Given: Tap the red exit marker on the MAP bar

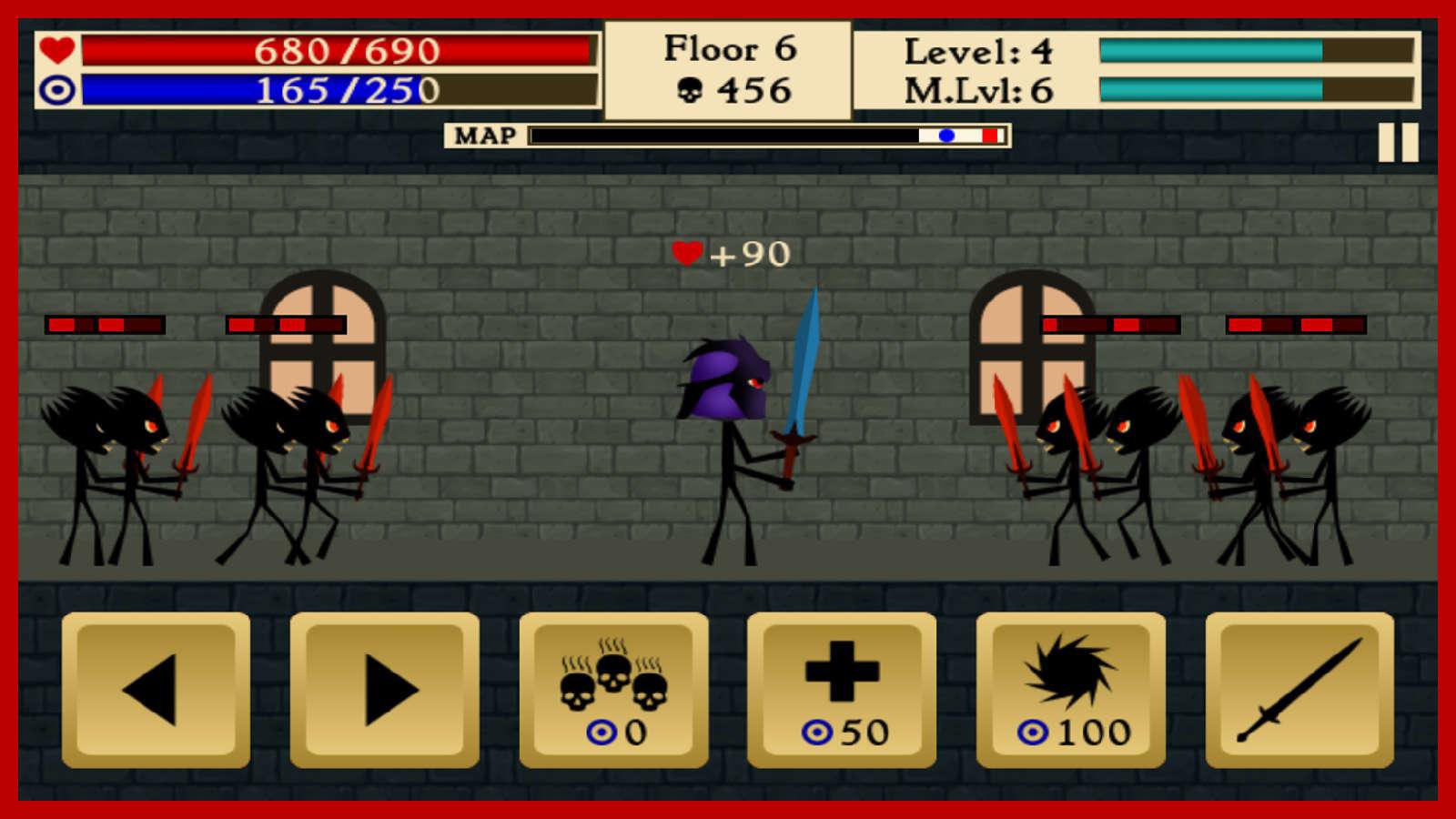Looking at the screenshot, I should click(x=989, y=135).
